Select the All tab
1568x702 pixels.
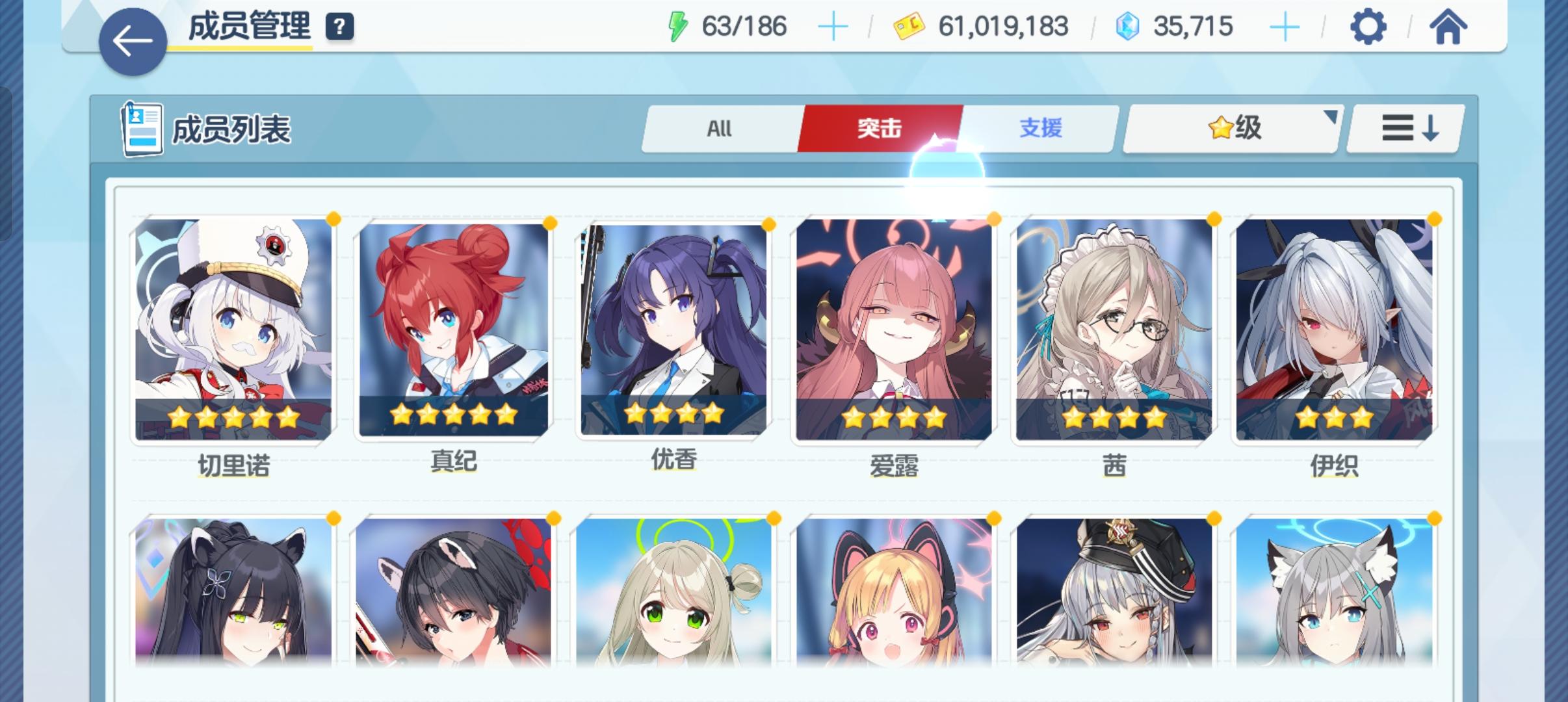pyautogui.click(x=720, y=128)
